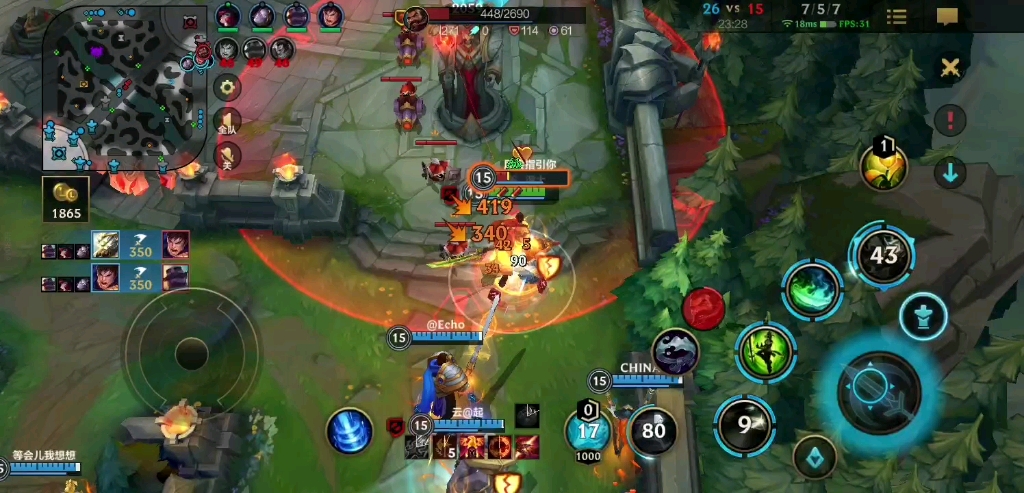Open the chat speech bubble
Screen dimensions: 1024x493
click(948, 16)
